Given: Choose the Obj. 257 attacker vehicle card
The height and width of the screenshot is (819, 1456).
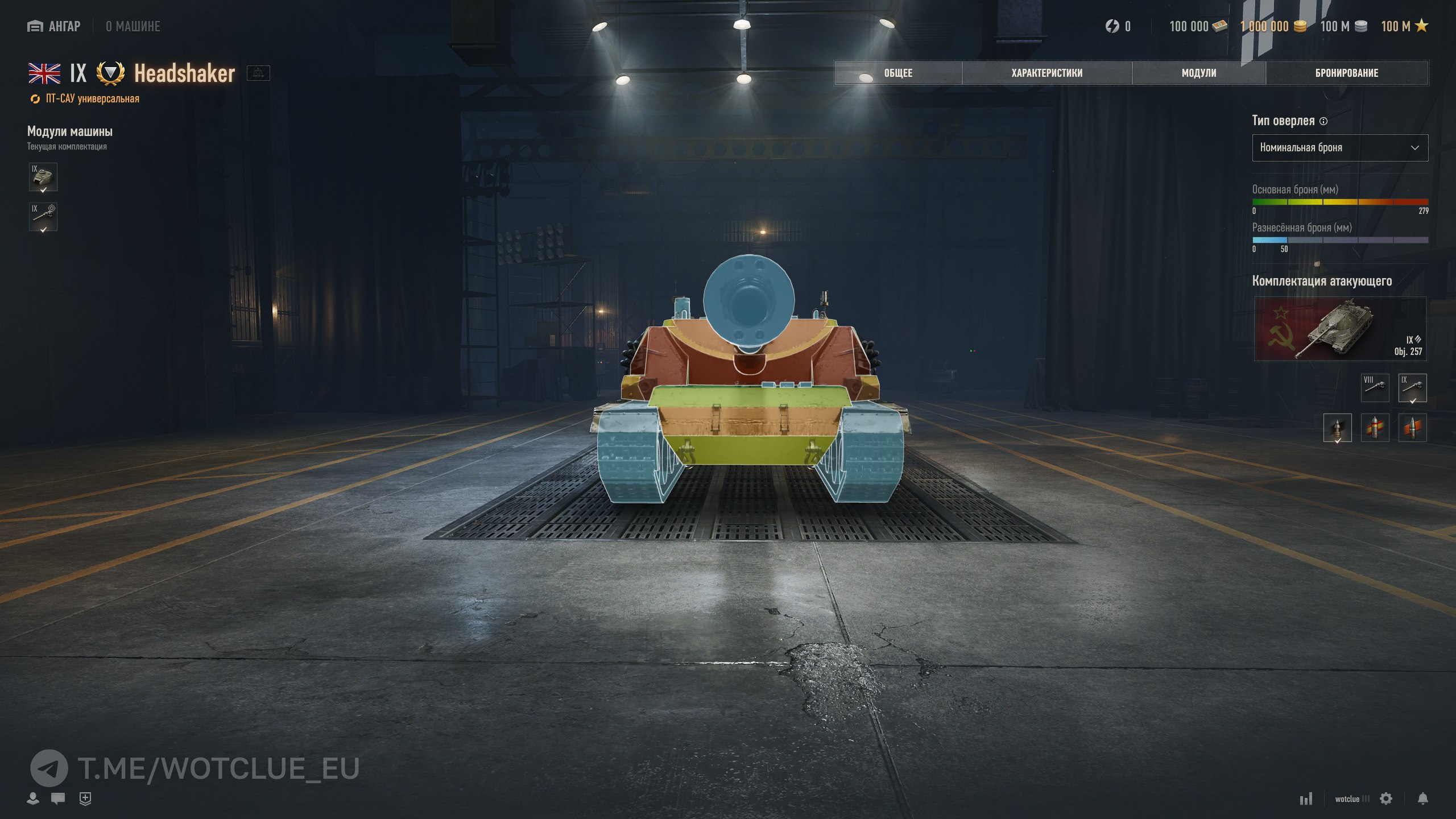Looking at the screenshot, I should [1340, 329].
